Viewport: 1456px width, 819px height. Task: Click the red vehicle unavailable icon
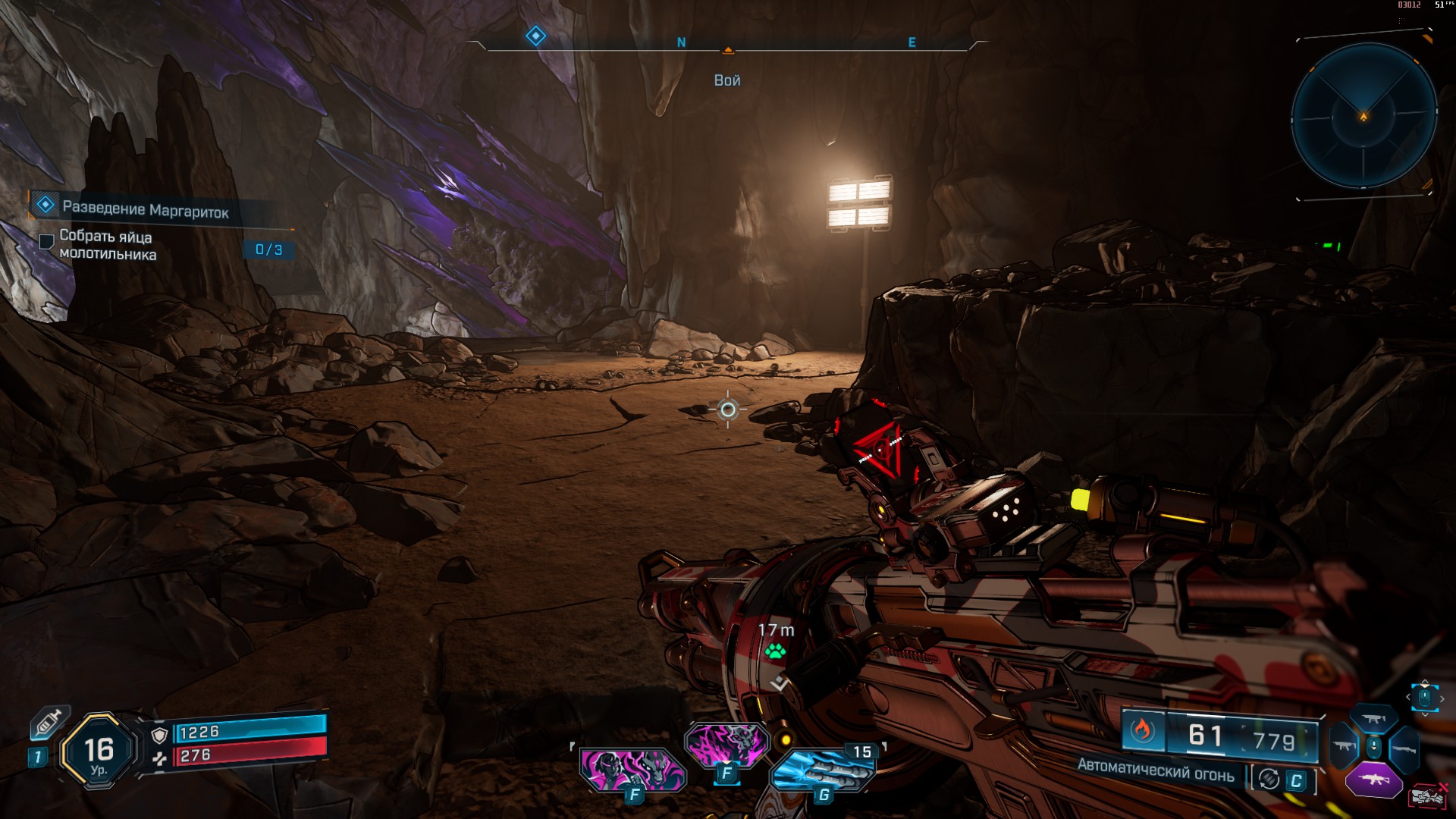[1428, 795]
